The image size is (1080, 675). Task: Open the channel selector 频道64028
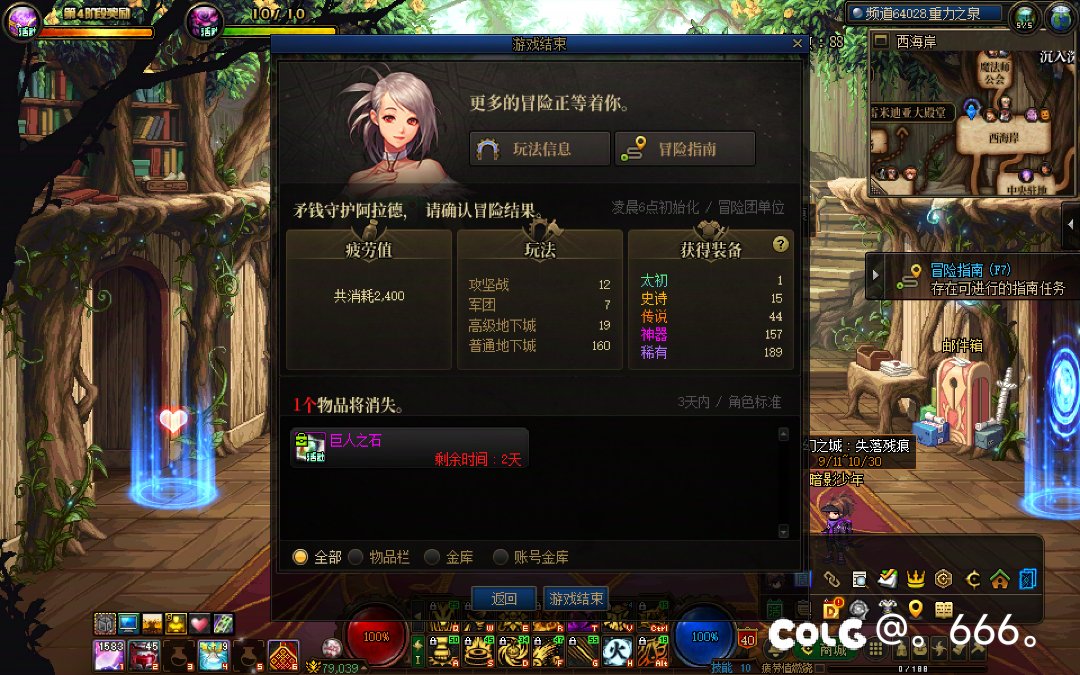[x=926, y=13]
